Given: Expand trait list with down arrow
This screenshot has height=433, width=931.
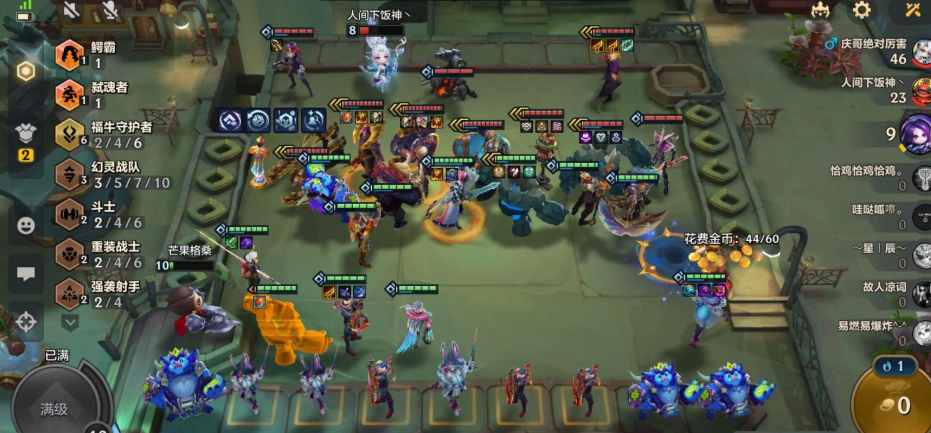Looking at the screenshot, I should (70, 322).
